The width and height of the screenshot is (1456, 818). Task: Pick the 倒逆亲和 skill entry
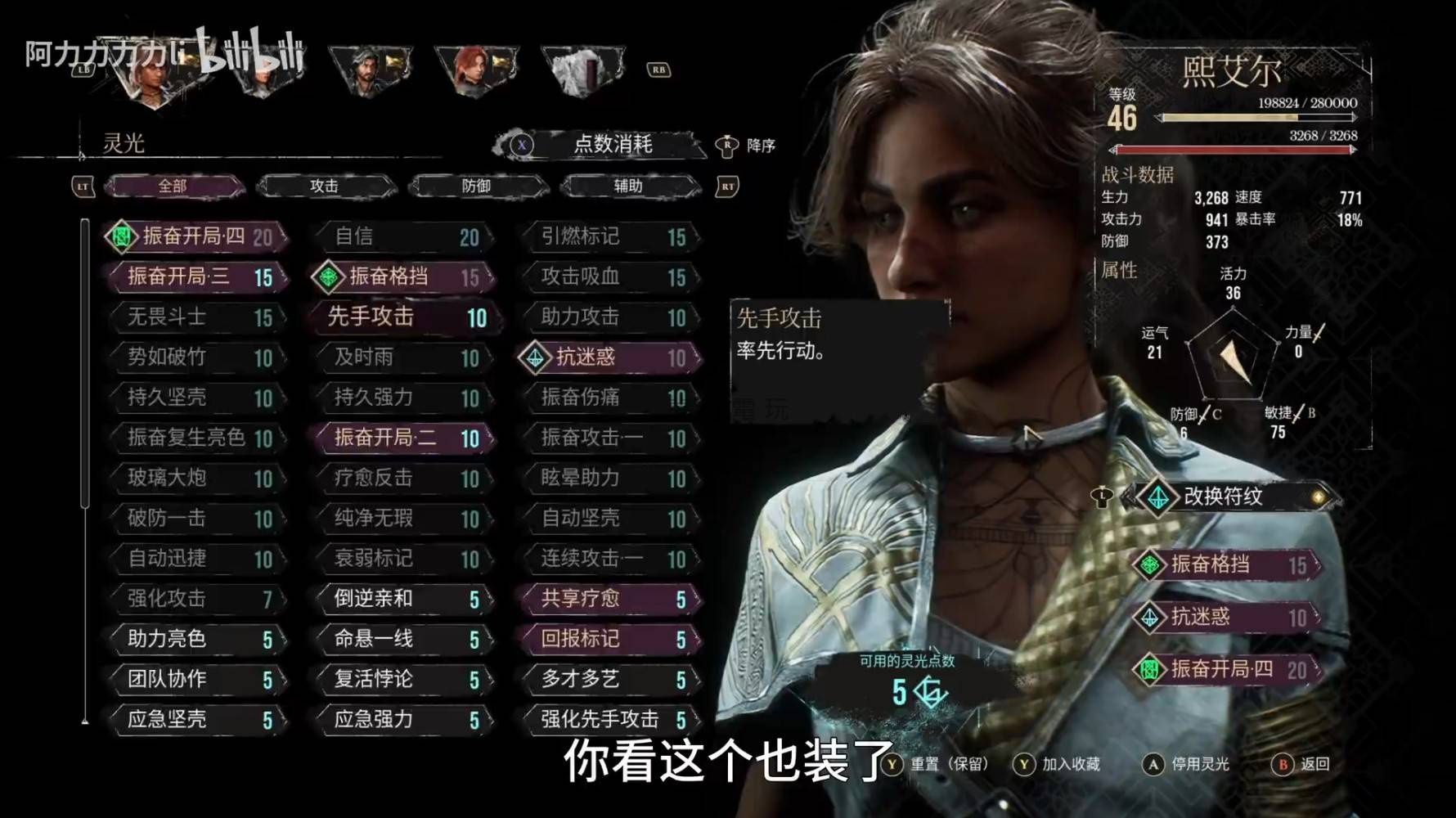tap(402, 599)
